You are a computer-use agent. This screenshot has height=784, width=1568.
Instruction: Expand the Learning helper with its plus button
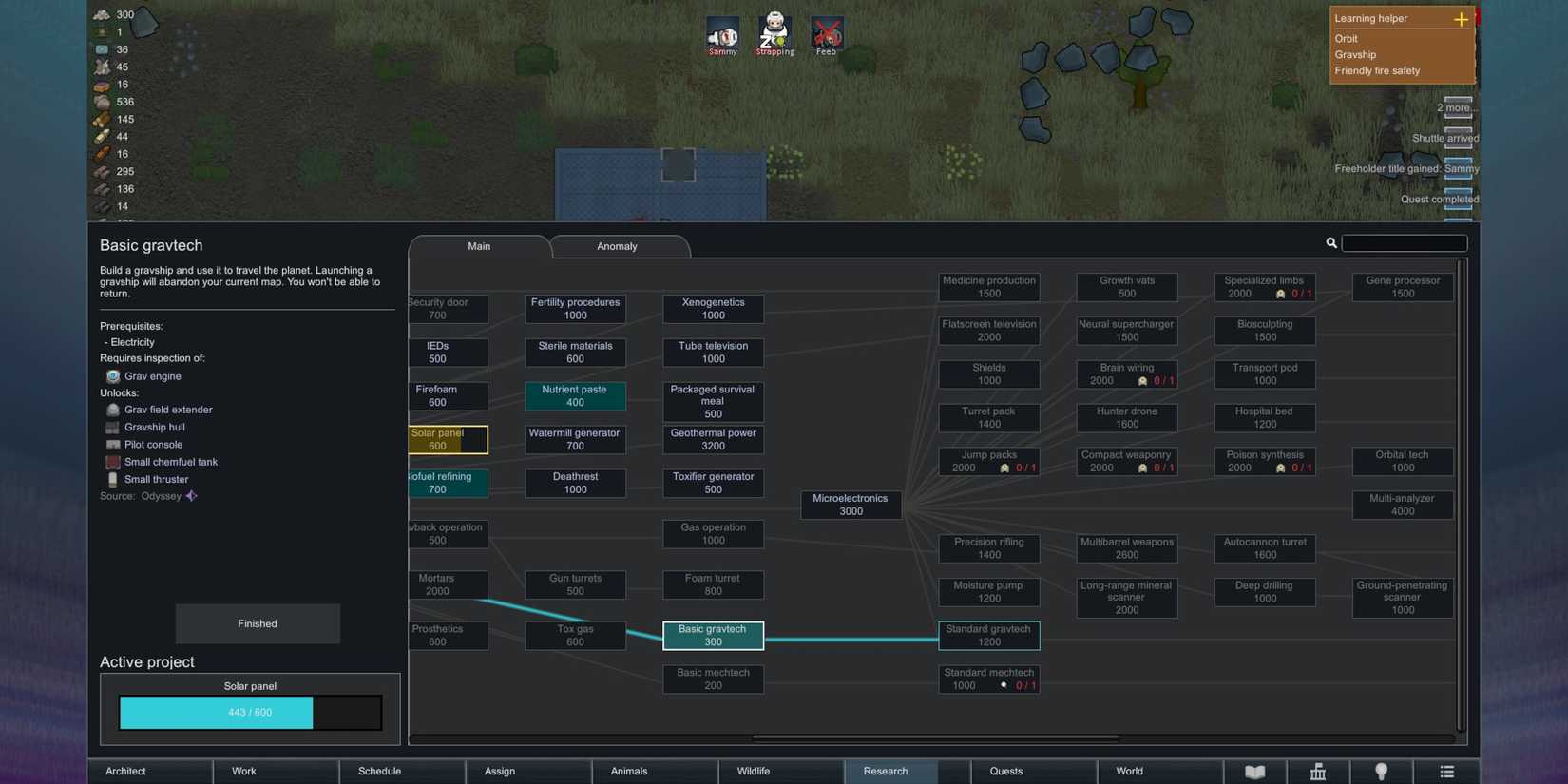pos(1460,18)
